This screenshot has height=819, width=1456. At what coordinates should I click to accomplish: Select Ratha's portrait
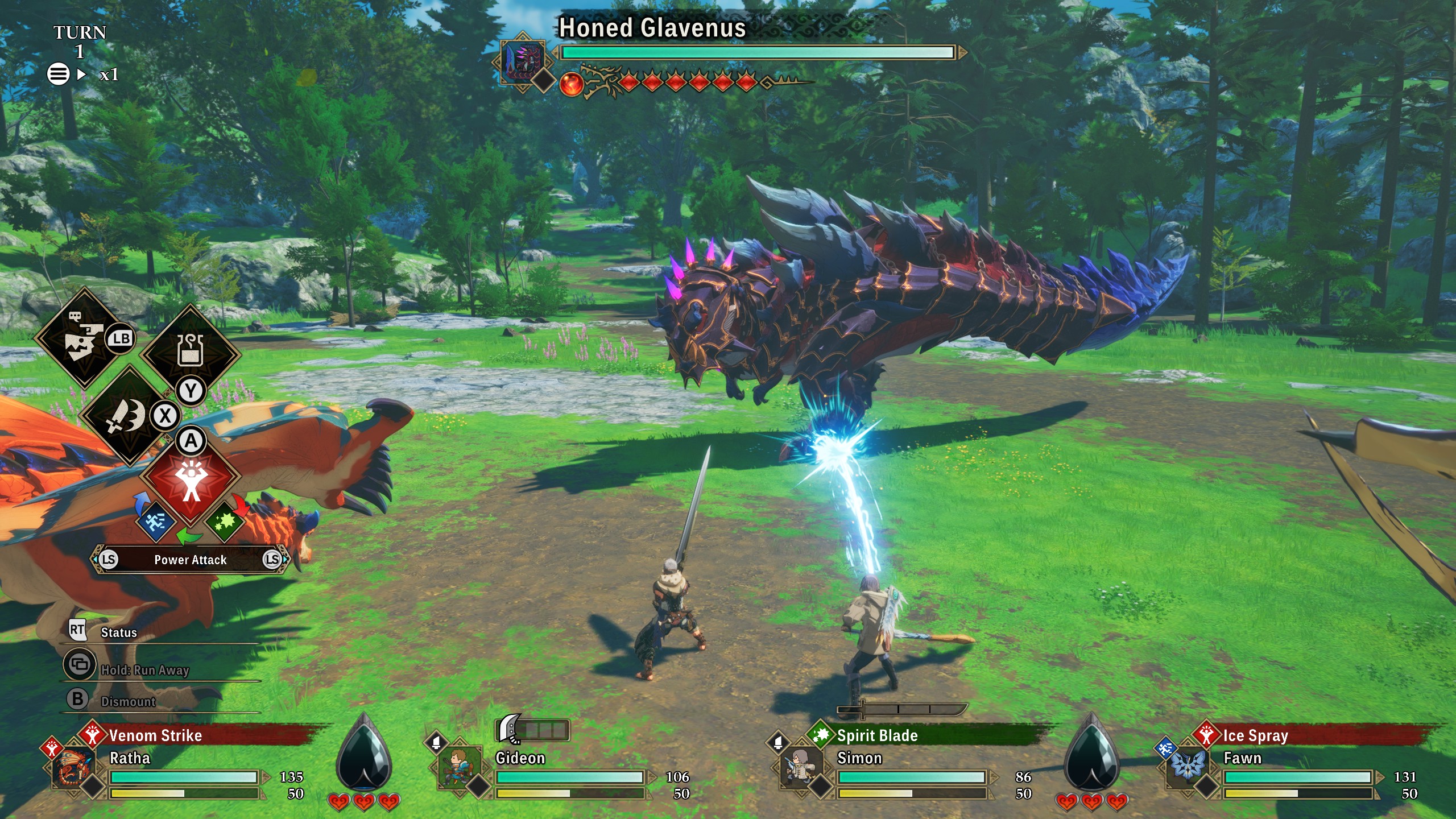click(73, 767)
